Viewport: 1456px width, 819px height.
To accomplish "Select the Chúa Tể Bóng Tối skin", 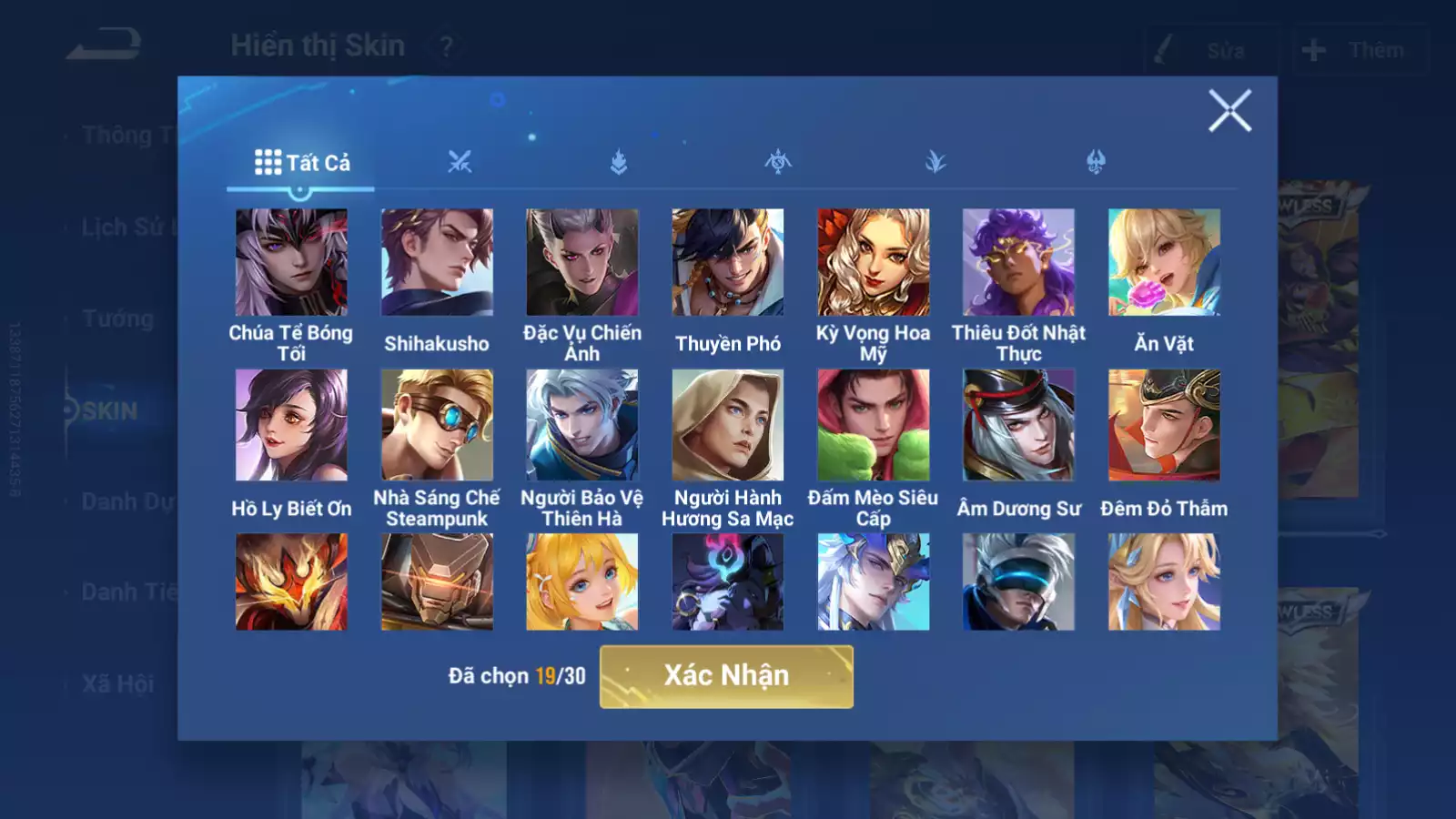I will coord(291,262).
